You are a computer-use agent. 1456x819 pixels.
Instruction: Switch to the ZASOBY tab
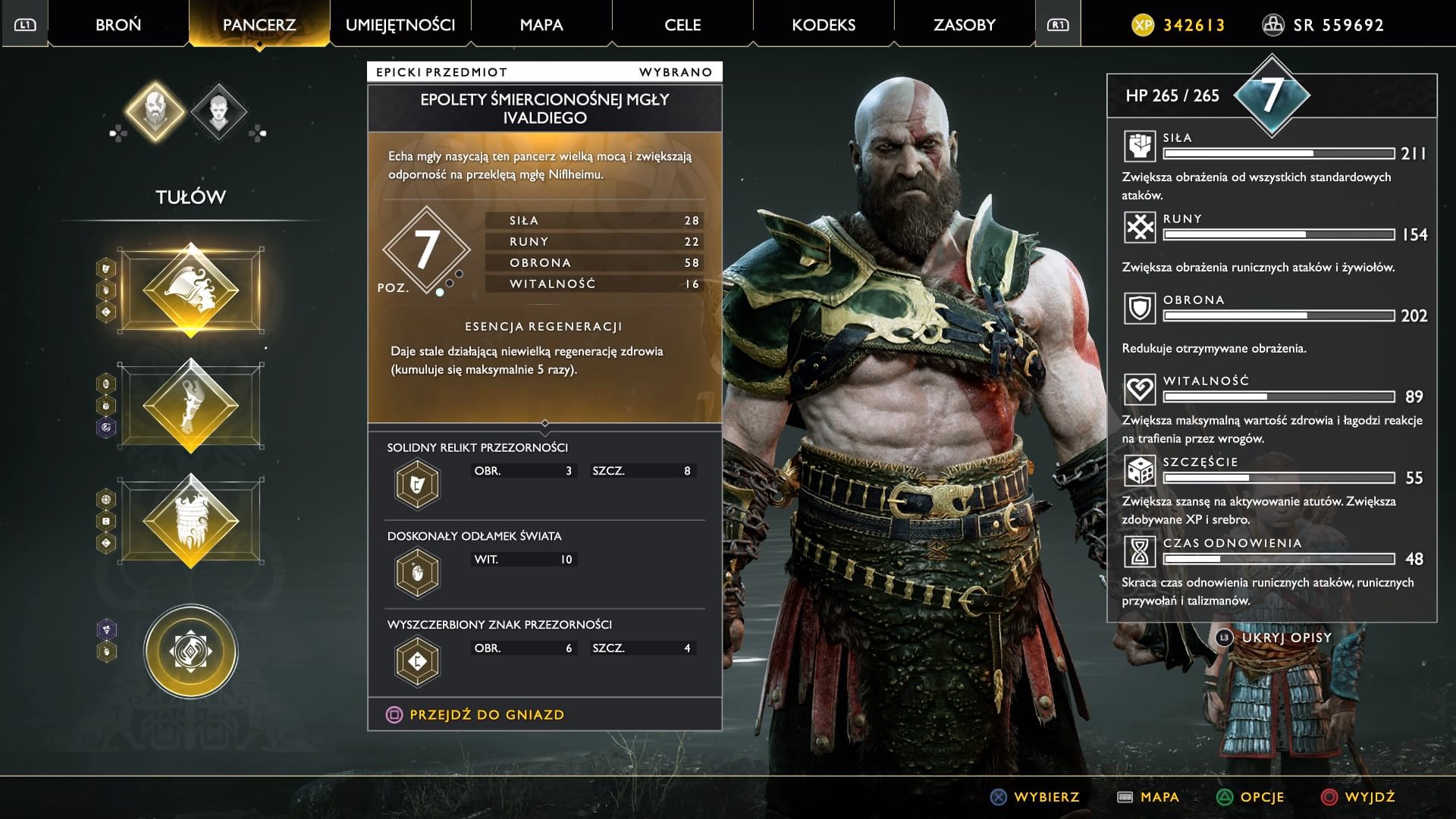coord(965,25)
